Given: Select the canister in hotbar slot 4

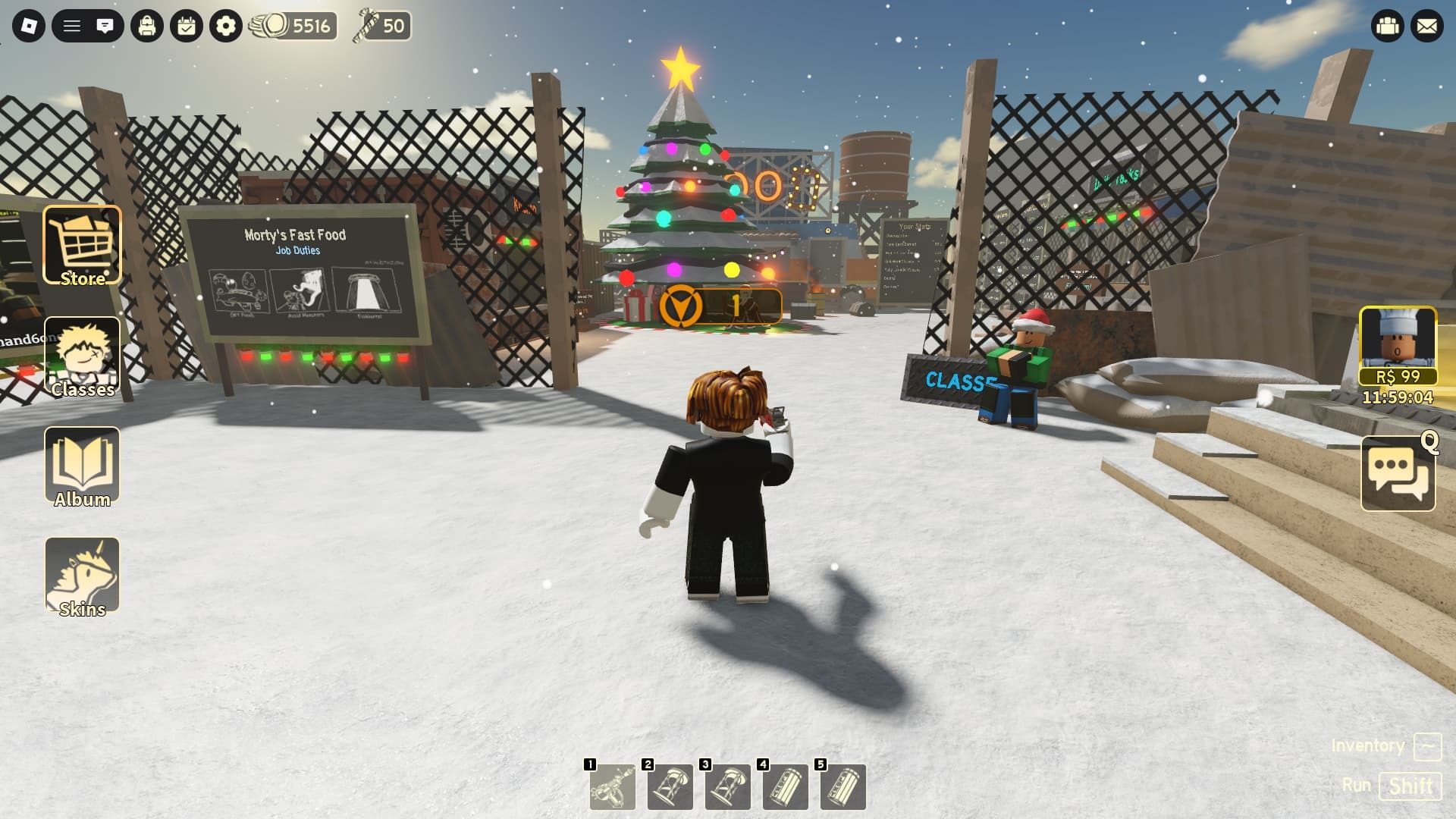Looking at the screenshot, I should click(786, 786).
